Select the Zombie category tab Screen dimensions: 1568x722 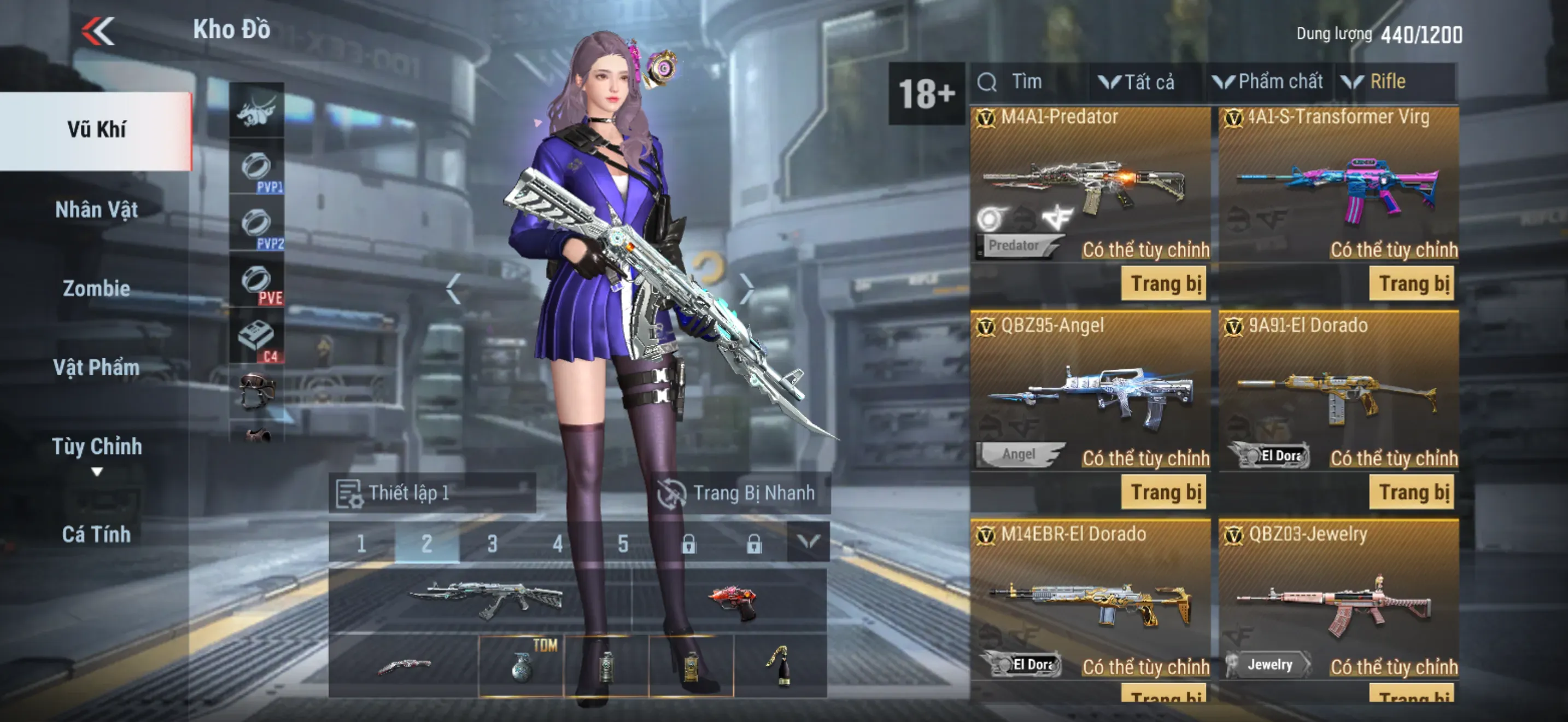click(x=96, y=289)
